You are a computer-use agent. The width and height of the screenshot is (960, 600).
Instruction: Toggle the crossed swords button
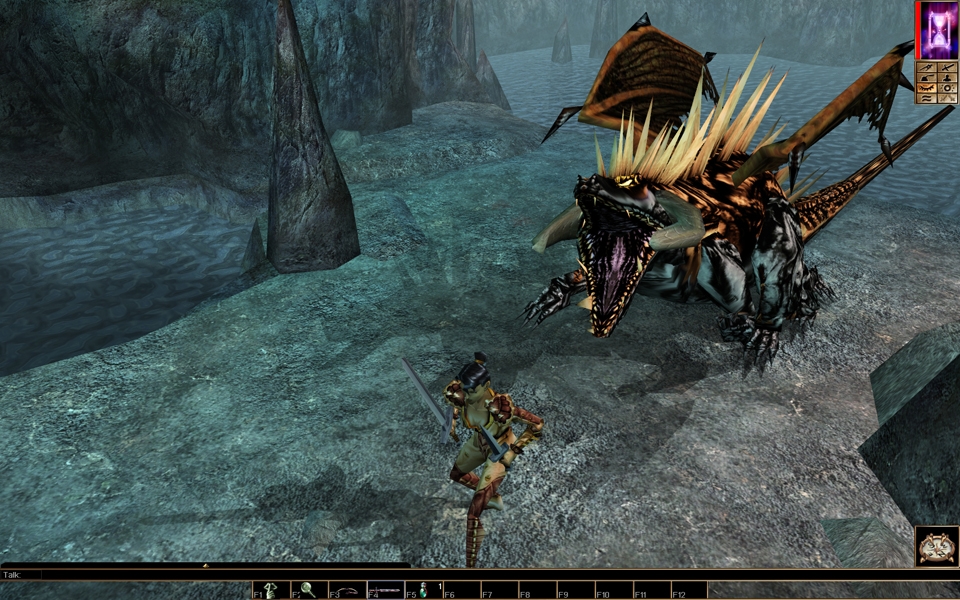pos(947,98)
